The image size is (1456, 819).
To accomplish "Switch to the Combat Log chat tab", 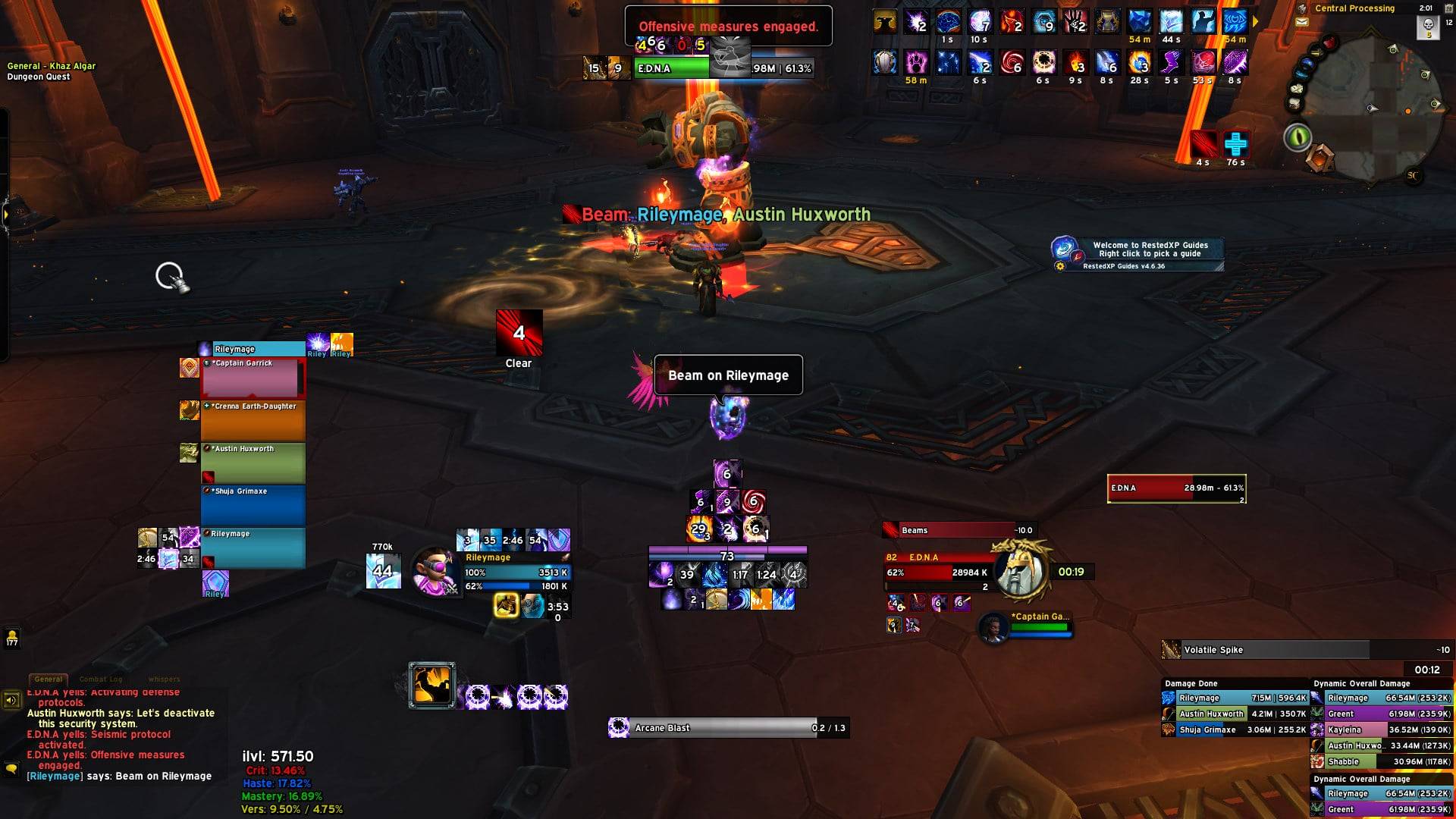I will [101, 679].
